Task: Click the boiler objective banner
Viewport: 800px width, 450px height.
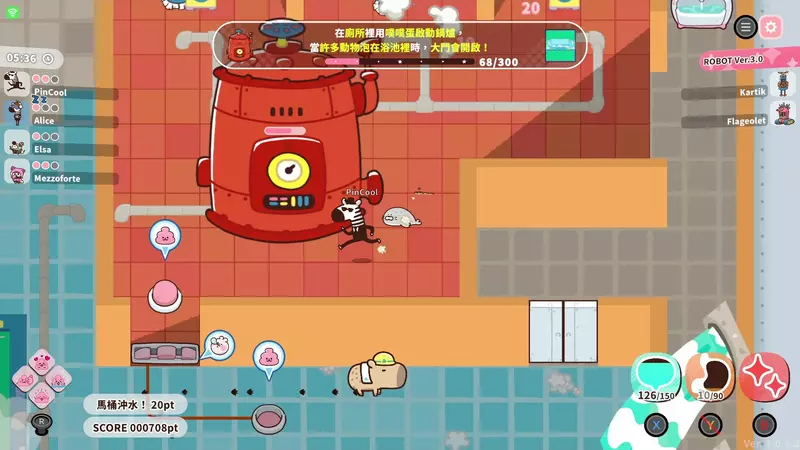Action: (399, 46)
